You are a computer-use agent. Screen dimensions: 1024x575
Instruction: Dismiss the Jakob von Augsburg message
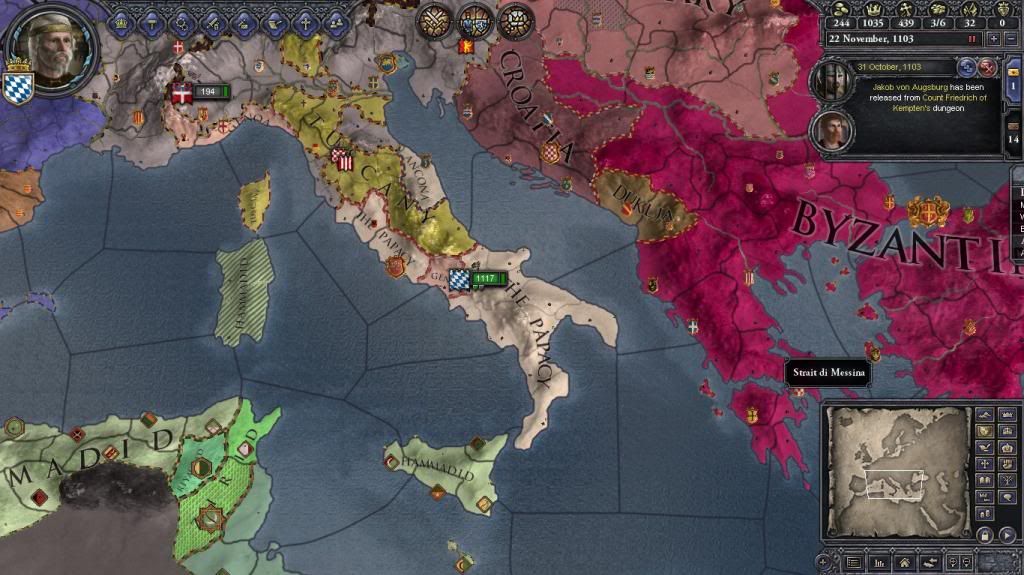[x=986, y=67]
